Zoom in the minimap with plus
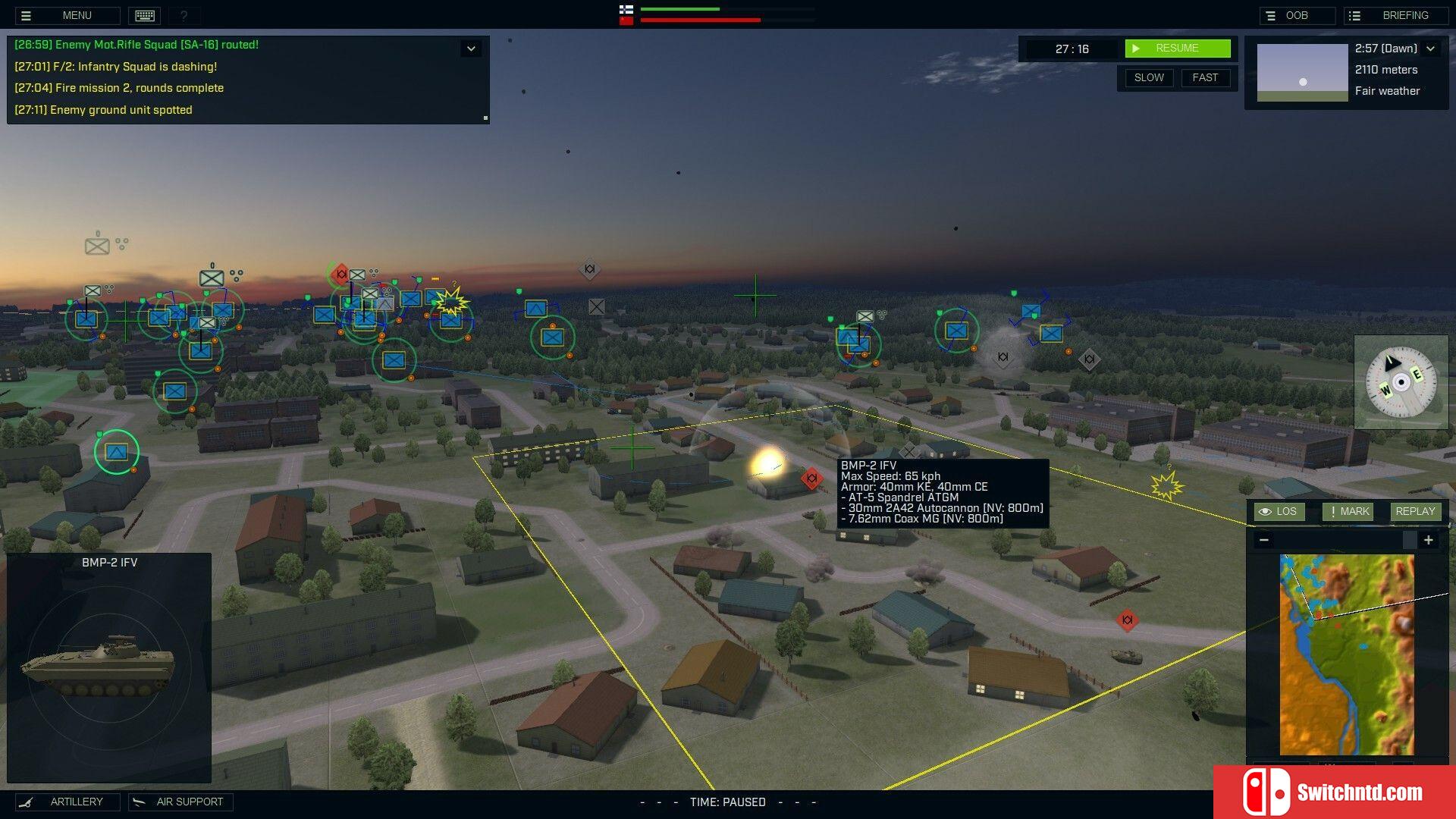The width and height of the screenshot is (1456, 819). tap(1428, 540)
